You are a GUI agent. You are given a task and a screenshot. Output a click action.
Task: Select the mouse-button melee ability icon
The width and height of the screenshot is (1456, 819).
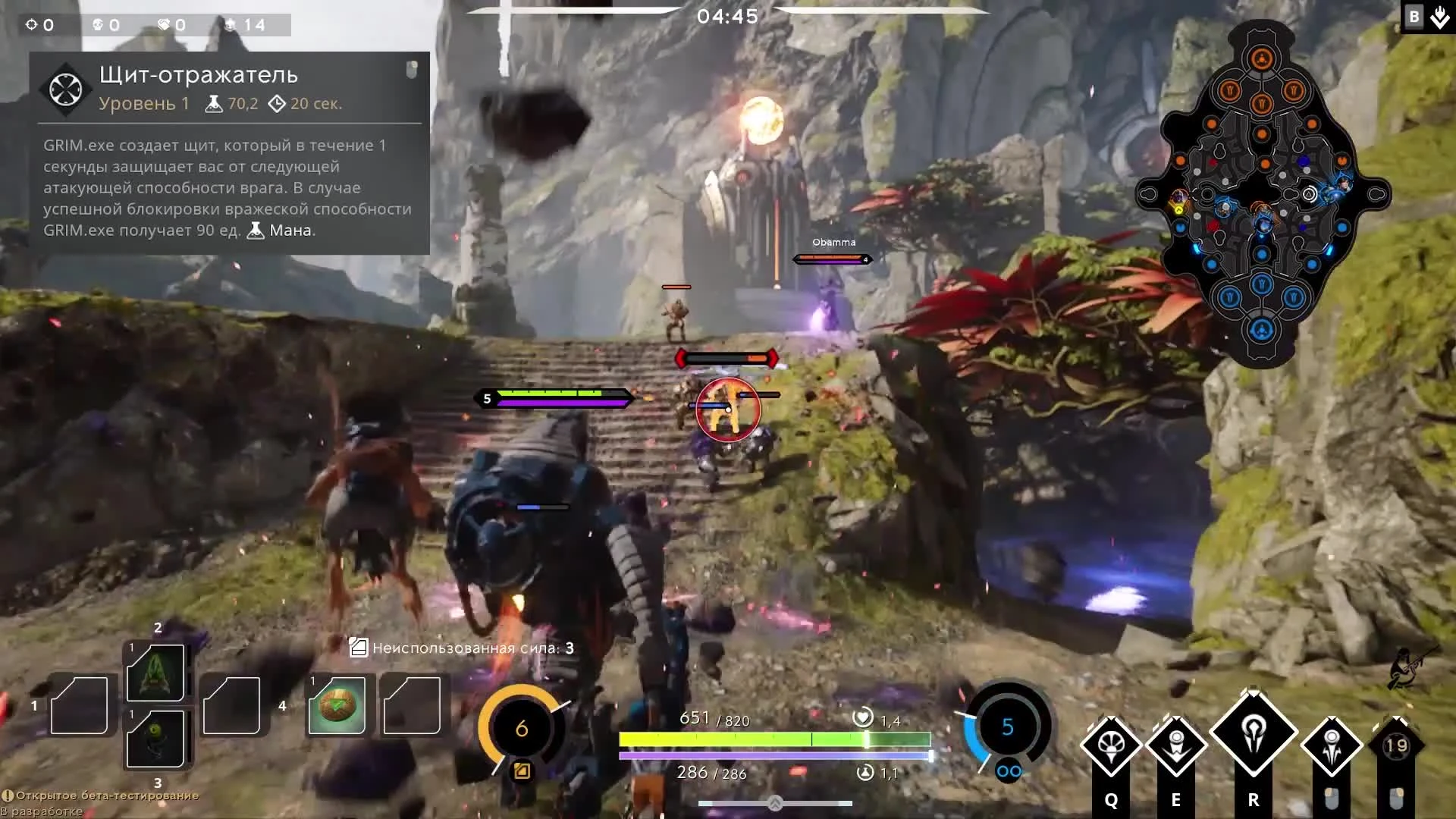tap(1332, 747)
